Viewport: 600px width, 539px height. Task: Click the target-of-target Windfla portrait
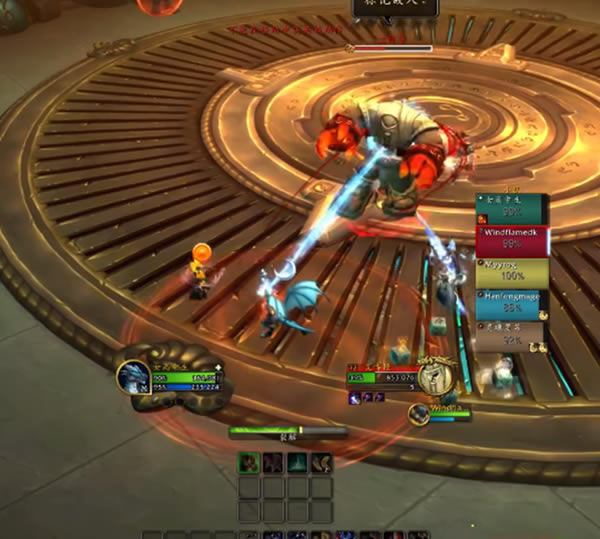coord(420,414)
